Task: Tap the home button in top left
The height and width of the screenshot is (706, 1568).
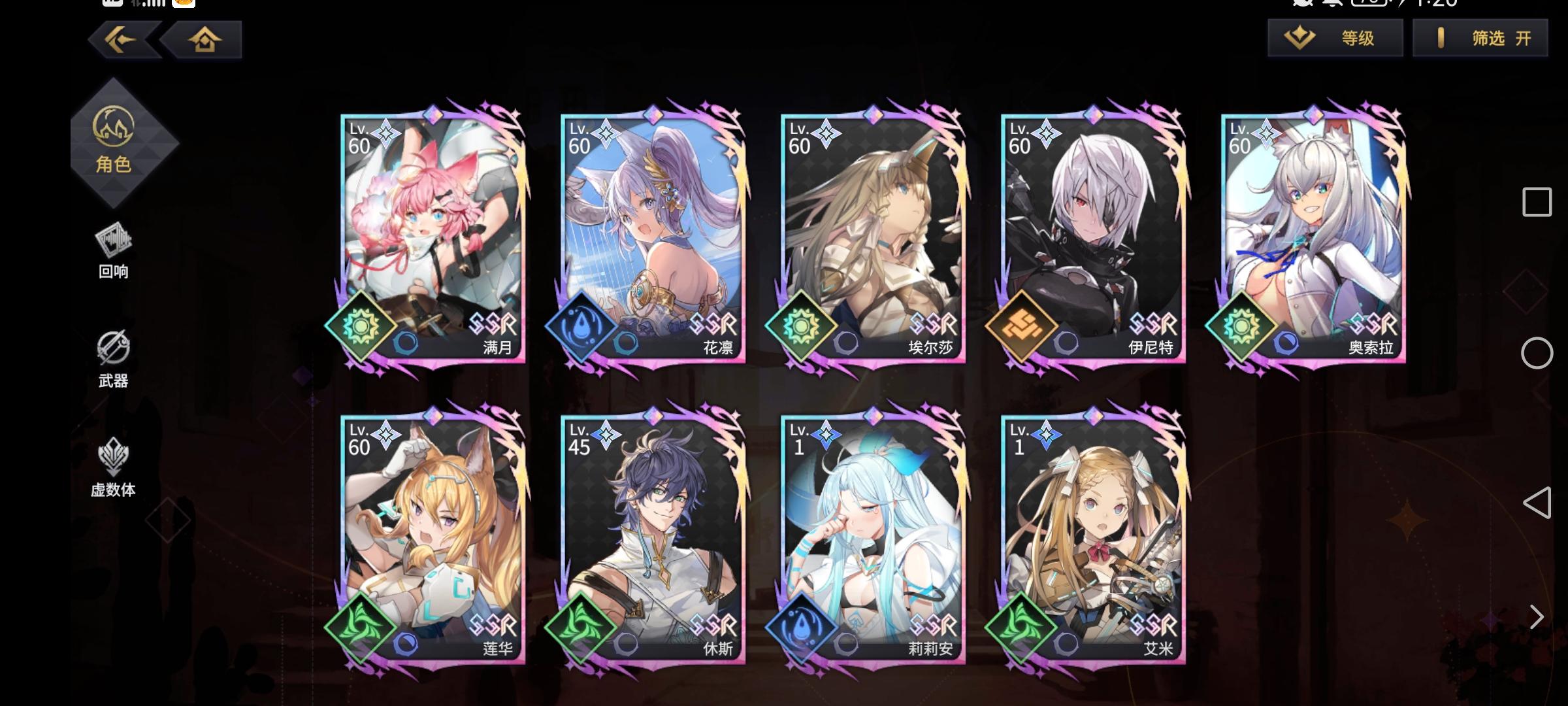Action: 206,41
